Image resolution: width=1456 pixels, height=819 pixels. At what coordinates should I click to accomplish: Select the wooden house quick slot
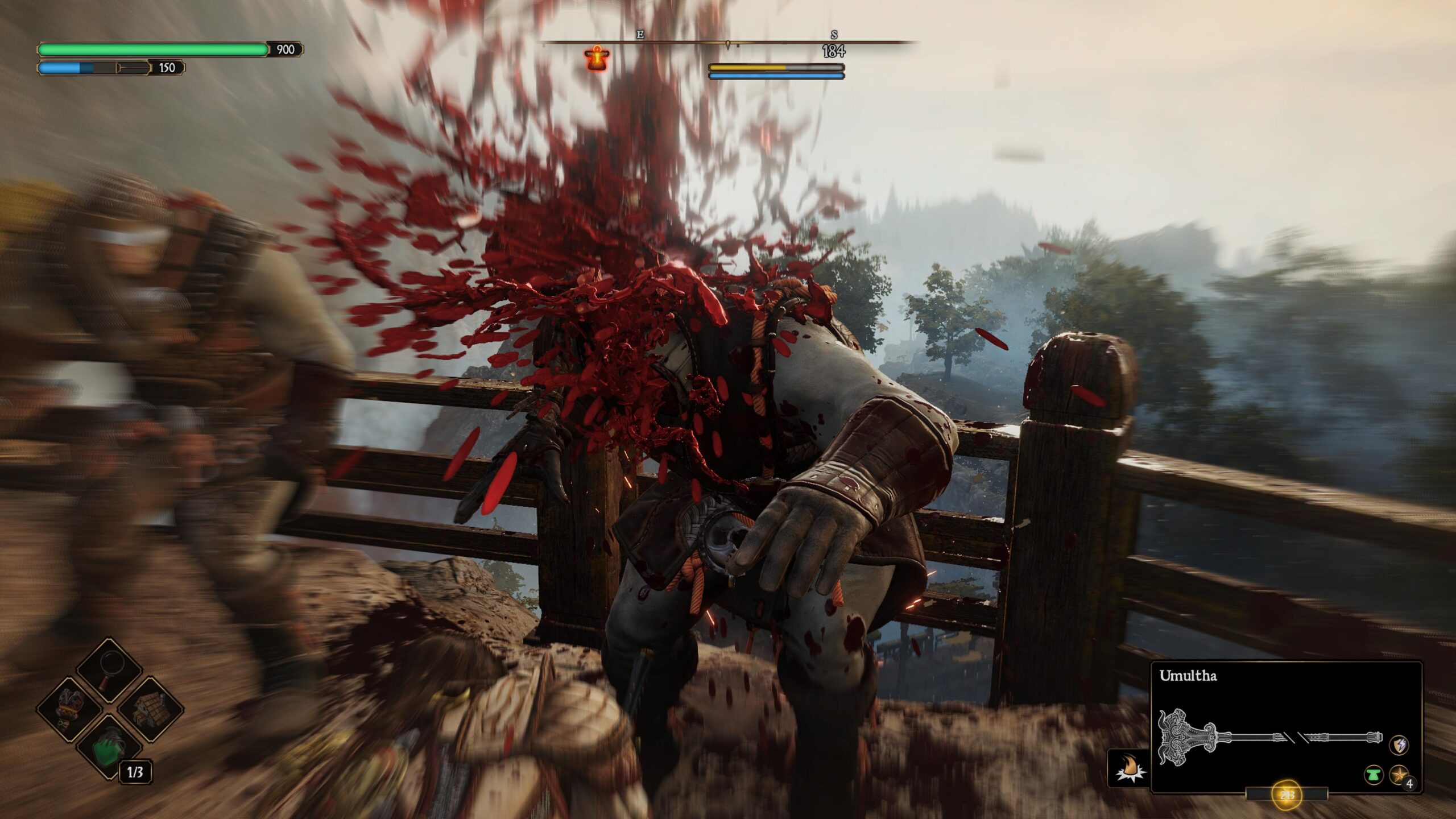pos(148,709)
